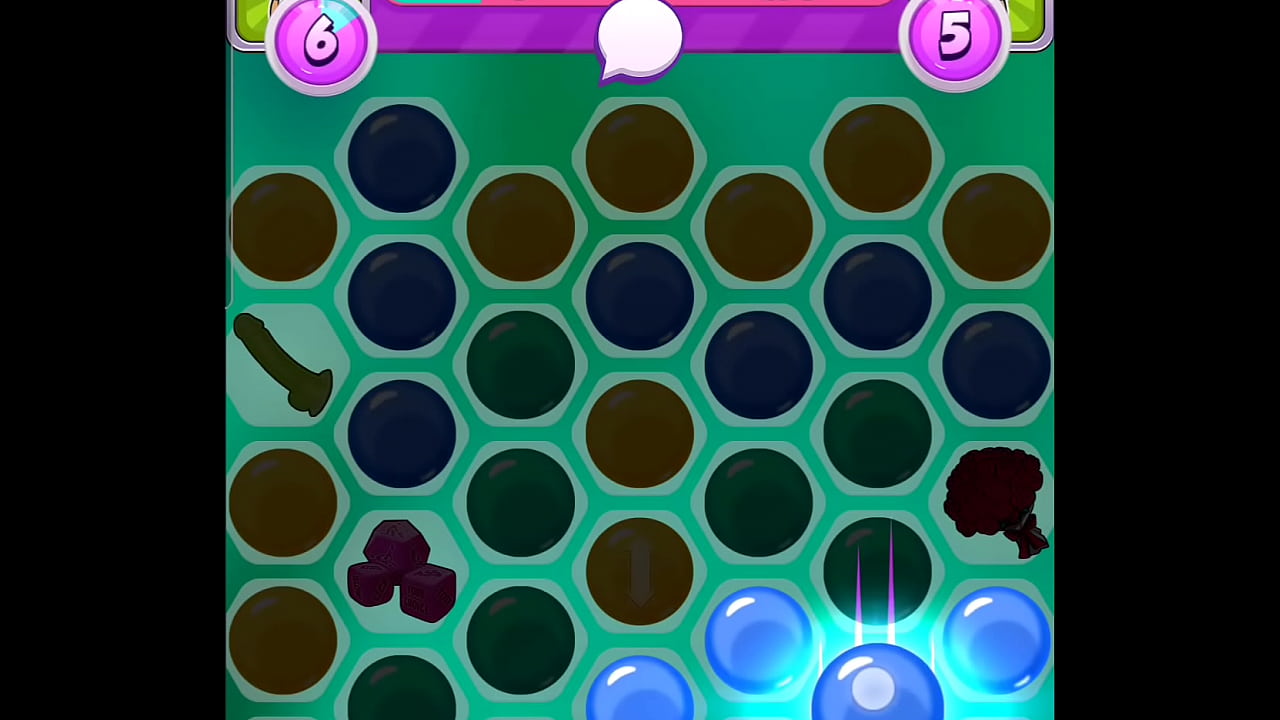The height and width of the screenshot is (720, 1280).
Task: Select the purple dice tile
Action: [402, 571]
